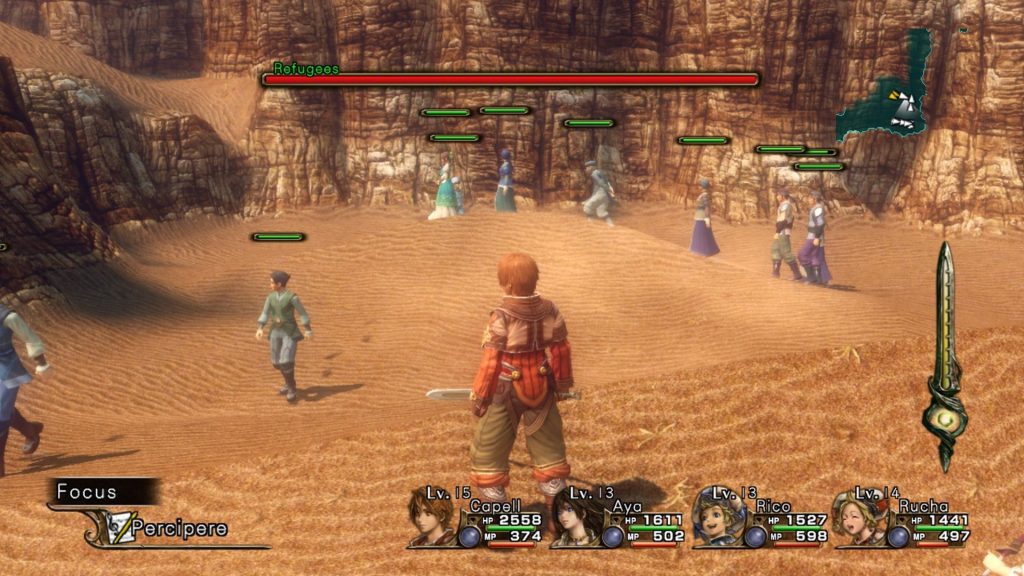Screen dimensions: 1024x576
Task: Pick Rucha's party portrait
Action: [x=860, y=516]
